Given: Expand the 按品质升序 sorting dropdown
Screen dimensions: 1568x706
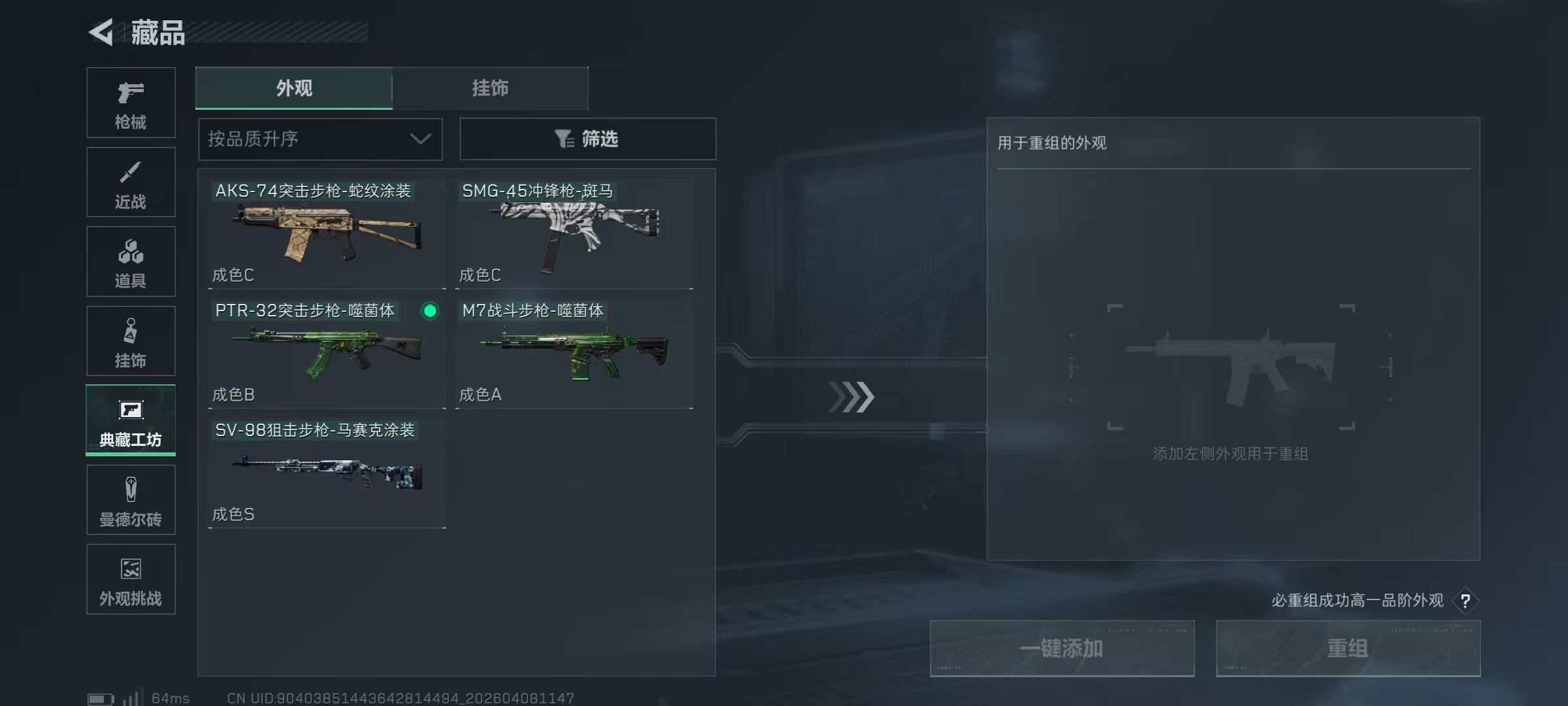Looking at the screenshot, I should click(x=319, y=139).
